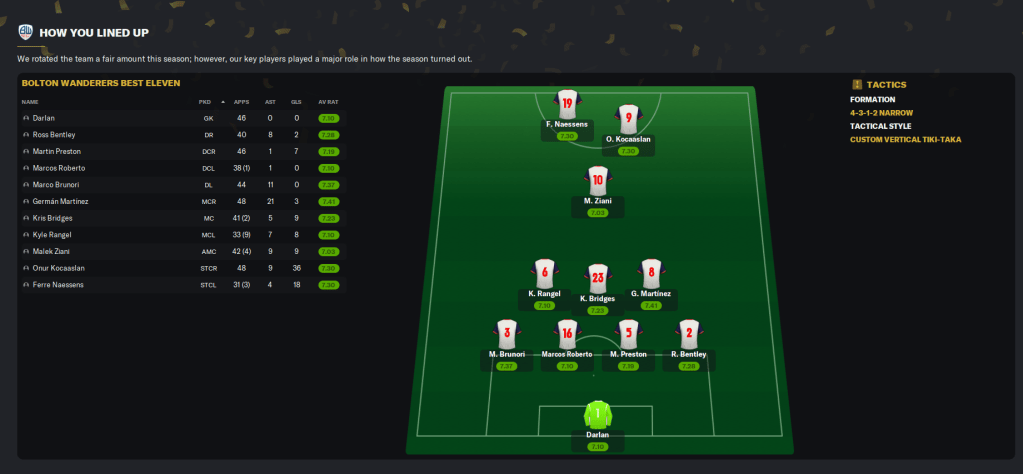The image size is (1023, 474).
Task: Select the green goalkeeper shirt on the pitch
Action: tap(597, 415)
